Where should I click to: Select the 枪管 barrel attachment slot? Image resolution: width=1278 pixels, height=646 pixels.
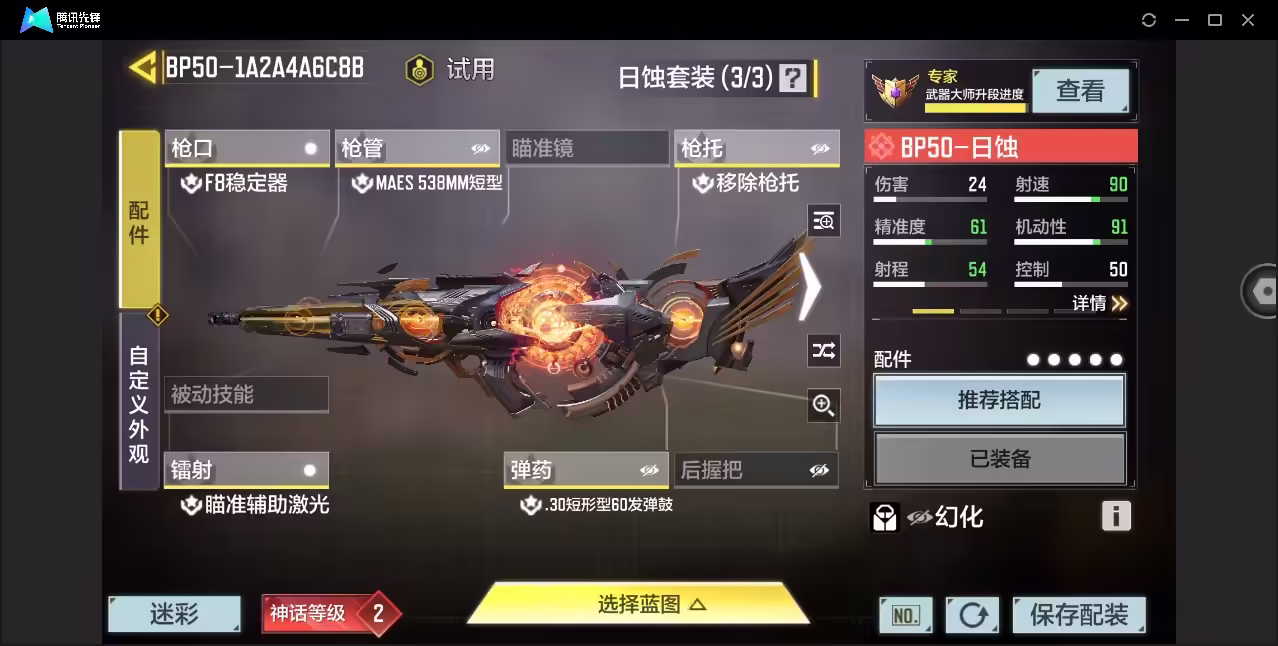point(417,149)
